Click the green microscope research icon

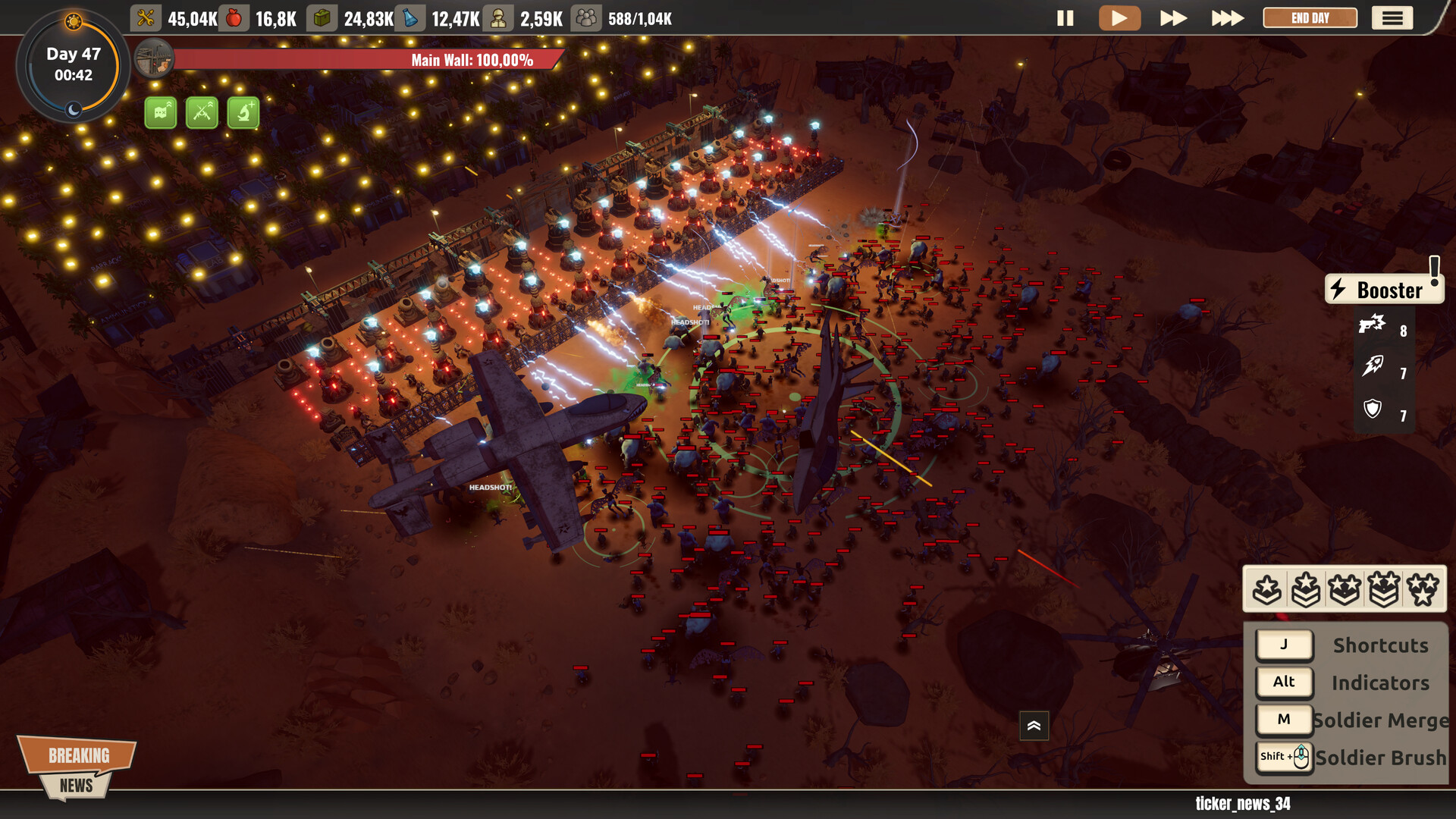tap(243, 113)
